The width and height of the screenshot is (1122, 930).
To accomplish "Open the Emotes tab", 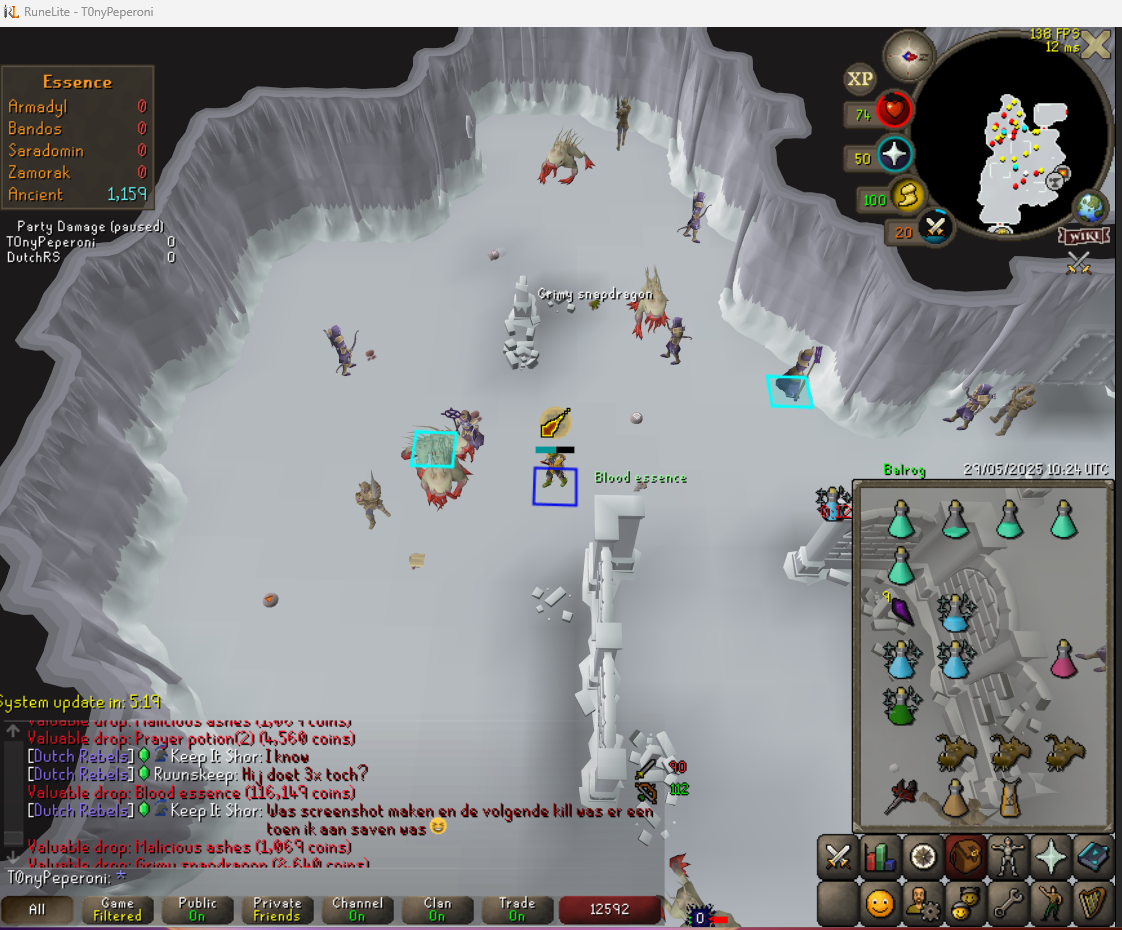I will (x=1051, y=903).
